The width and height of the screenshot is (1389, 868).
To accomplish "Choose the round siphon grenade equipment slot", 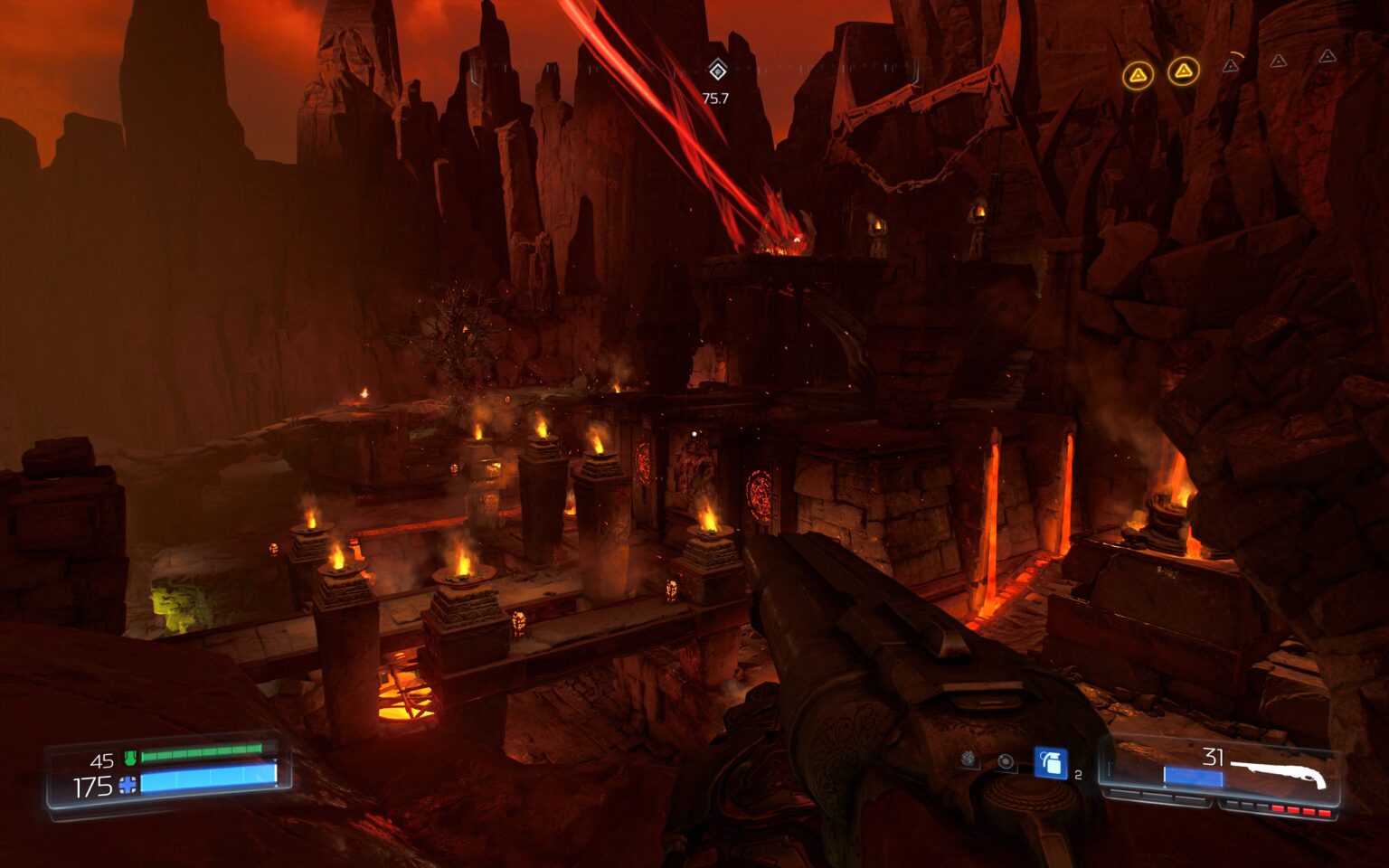I will tap(1006, 761).
